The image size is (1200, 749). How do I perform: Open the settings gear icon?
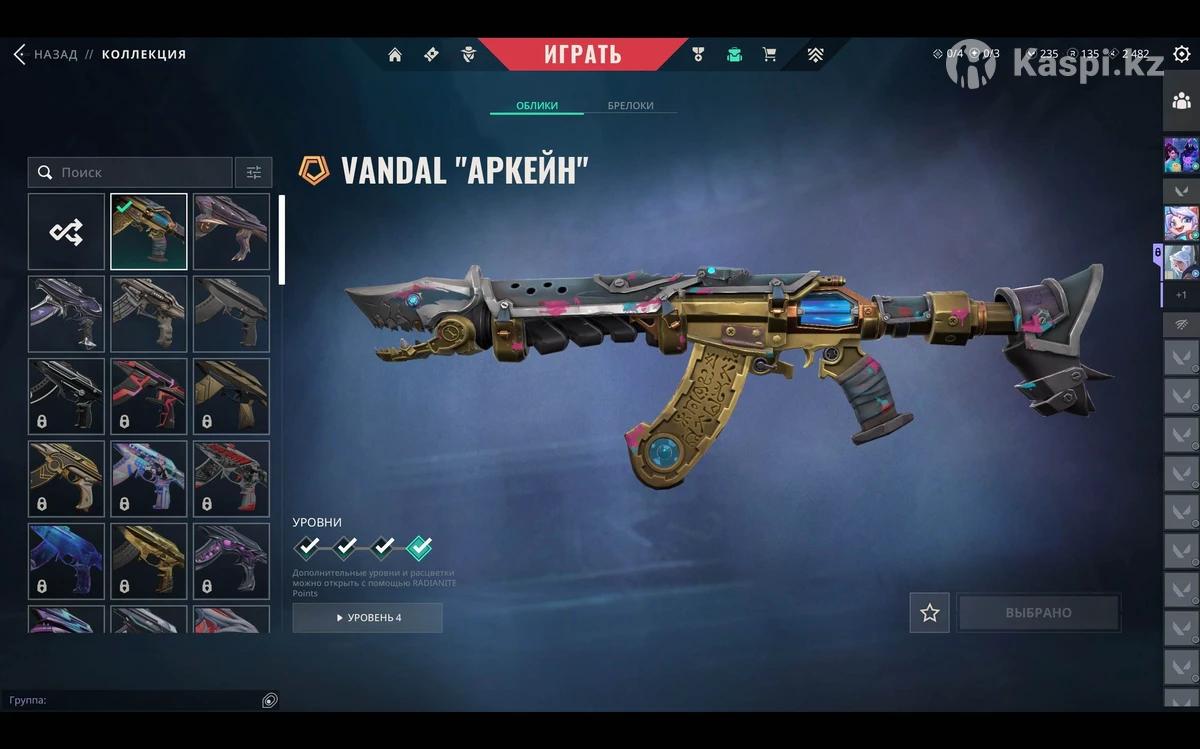click(1181, 54)
